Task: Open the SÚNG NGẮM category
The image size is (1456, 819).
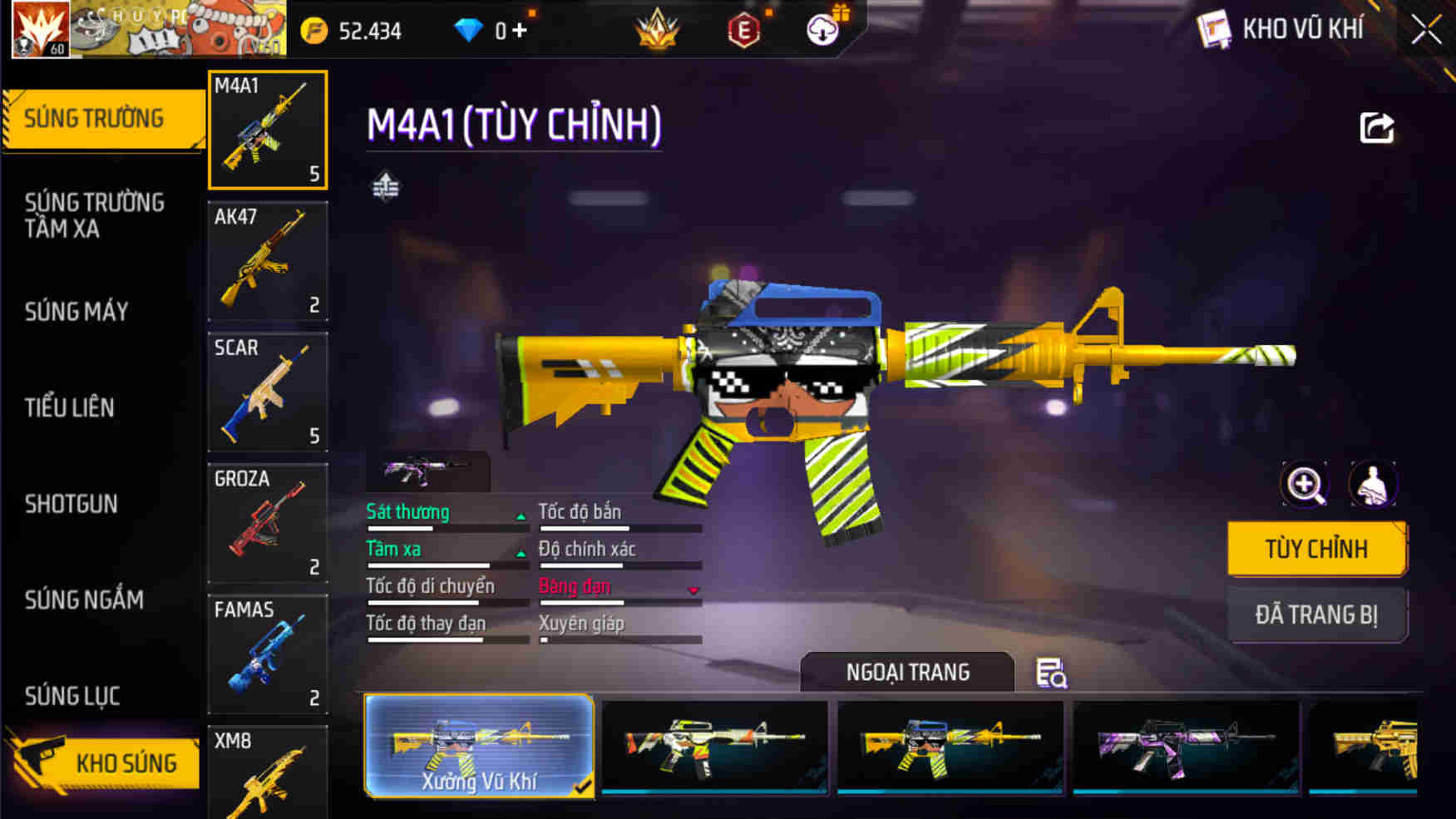Action: (83, 600)
